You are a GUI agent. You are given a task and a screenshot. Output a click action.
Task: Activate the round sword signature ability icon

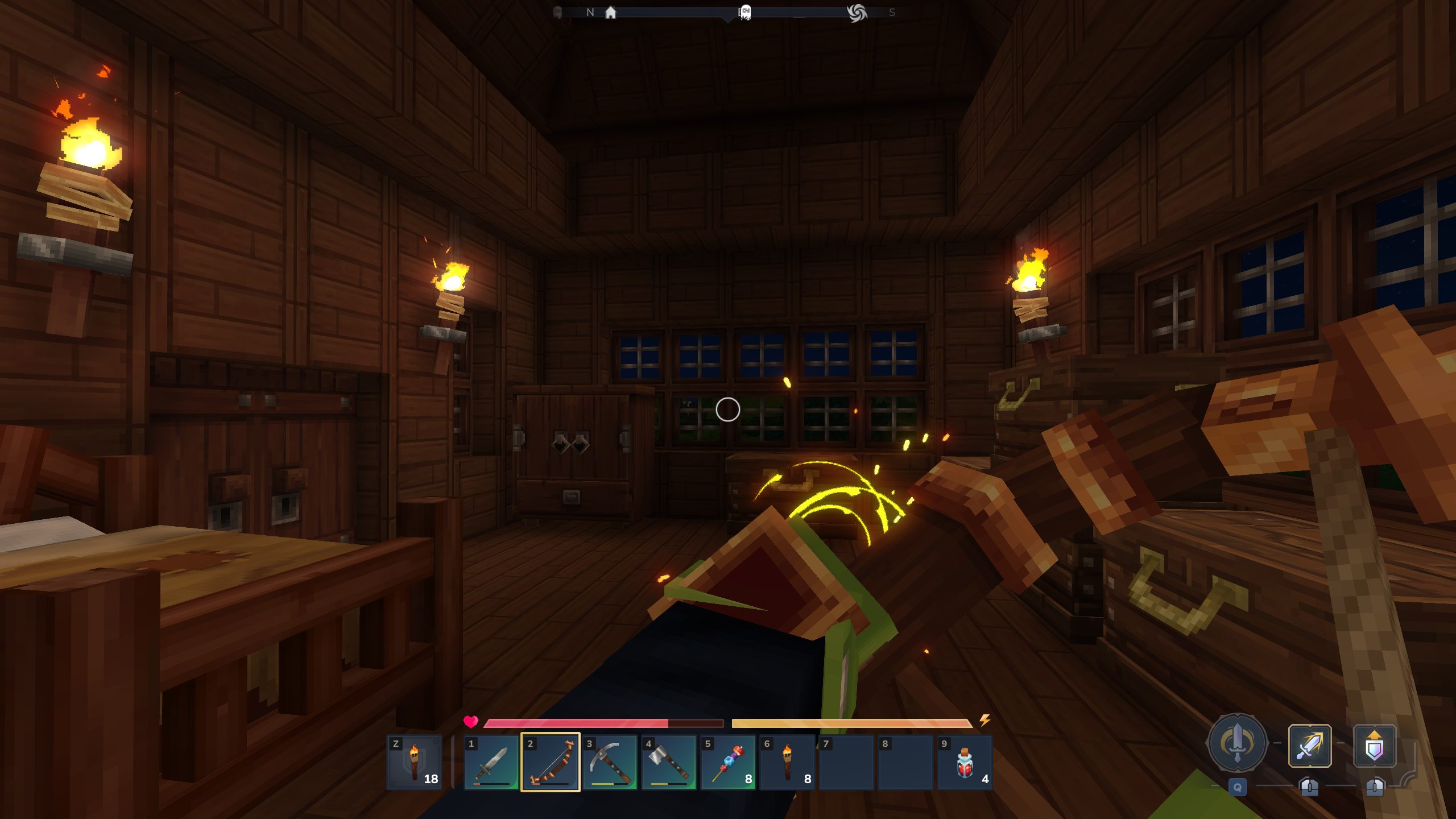tap(1237, 743)
